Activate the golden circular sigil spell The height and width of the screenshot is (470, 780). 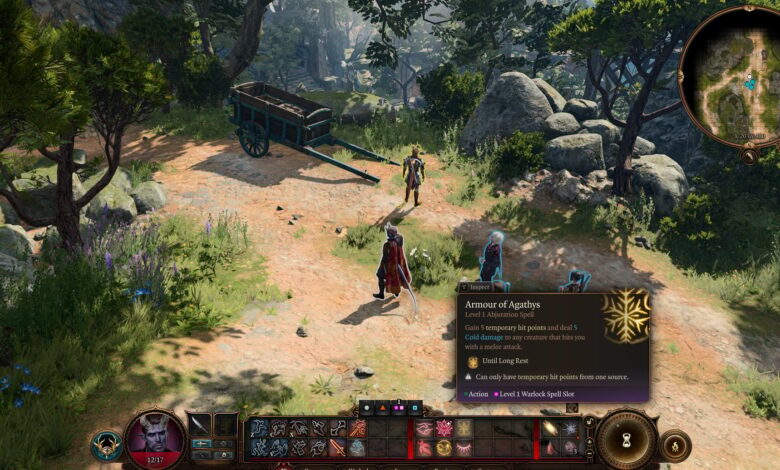pyautogui.click(x=444, y=447)
